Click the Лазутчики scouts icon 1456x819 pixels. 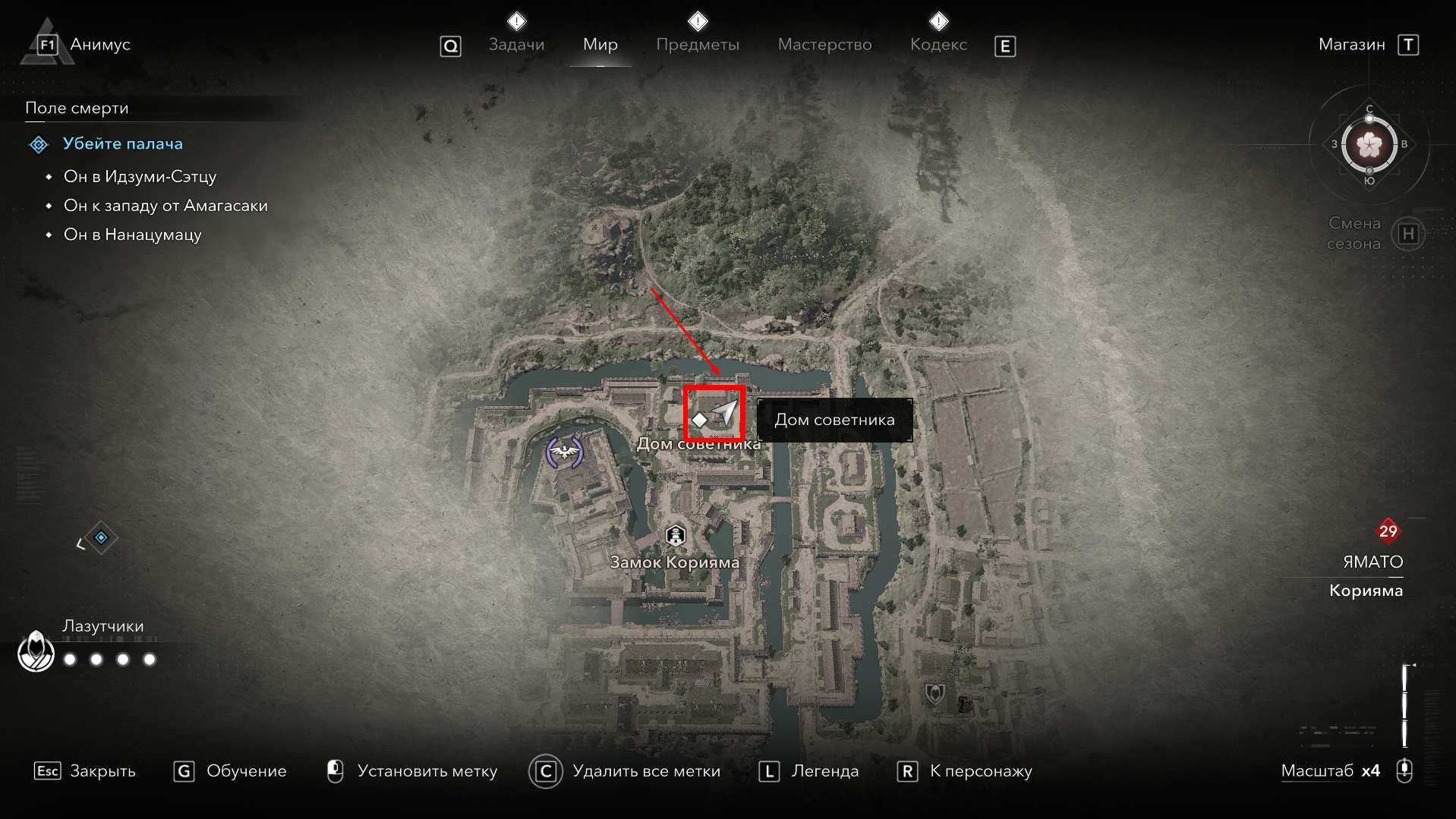click(x=36, y=651)
